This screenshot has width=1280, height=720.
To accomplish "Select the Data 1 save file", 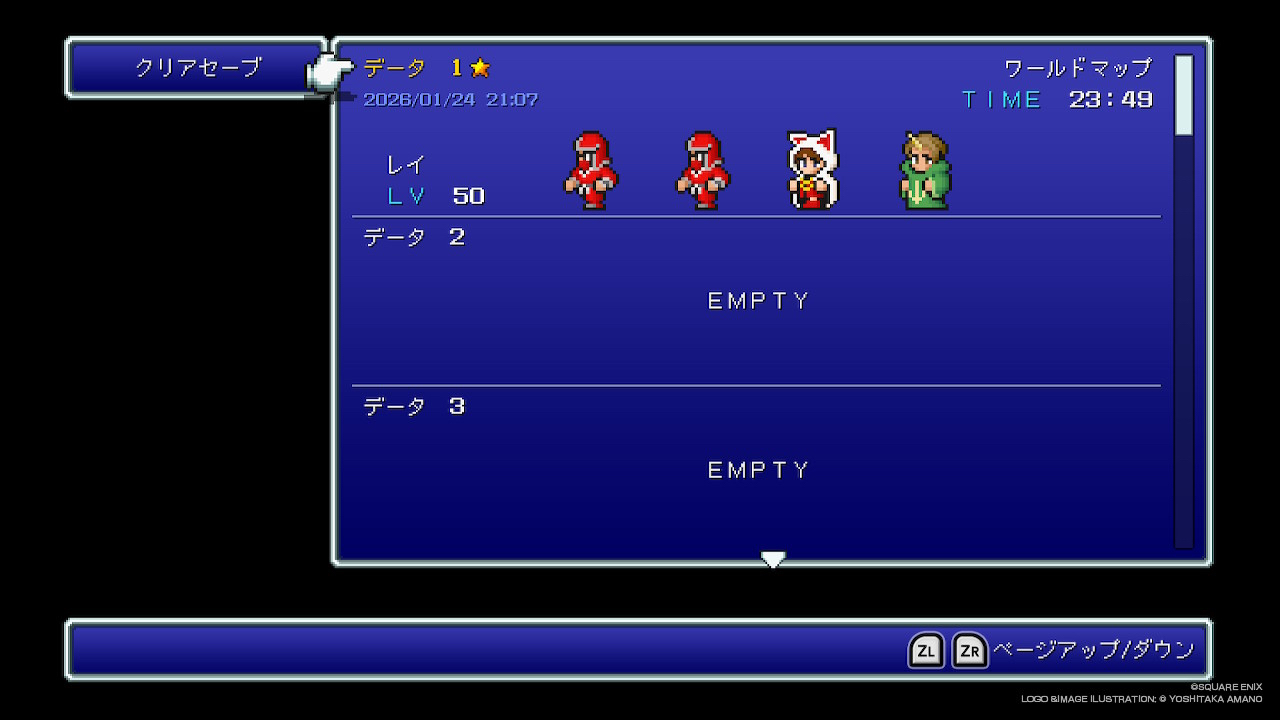I will [756, 135].
